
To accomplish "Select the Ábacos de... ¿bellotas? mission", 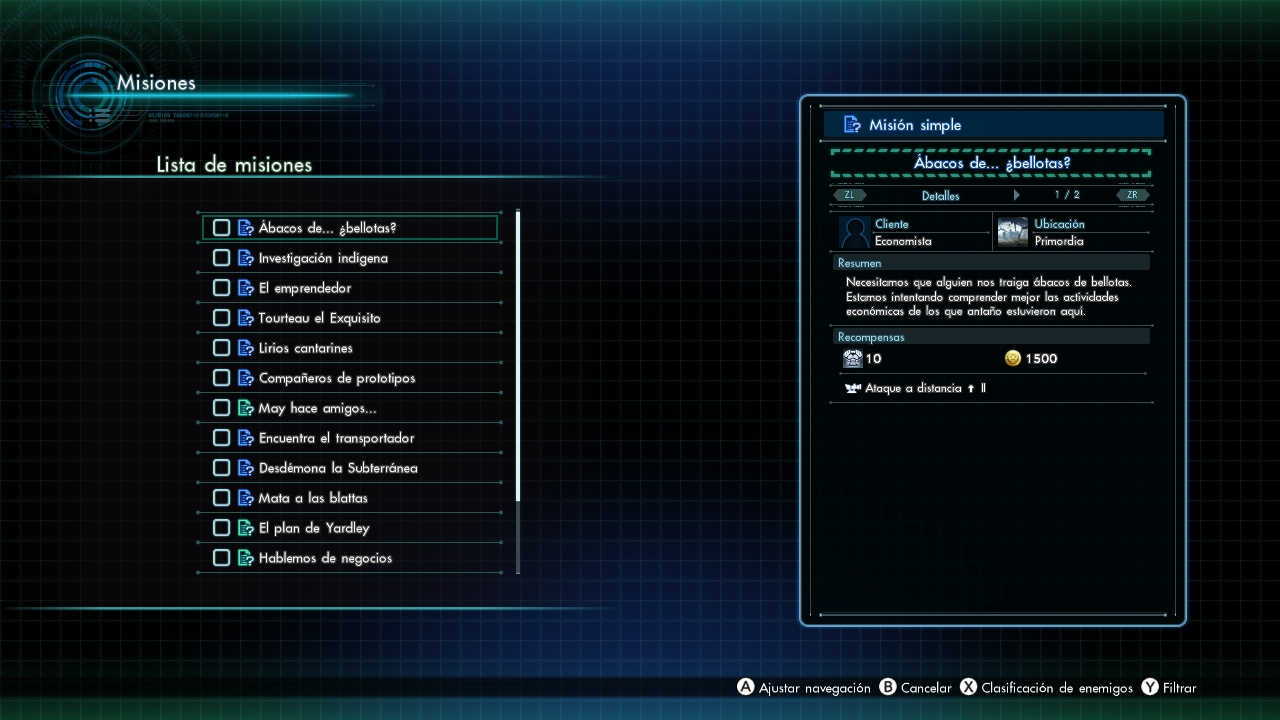I will (x=327, y=228).
